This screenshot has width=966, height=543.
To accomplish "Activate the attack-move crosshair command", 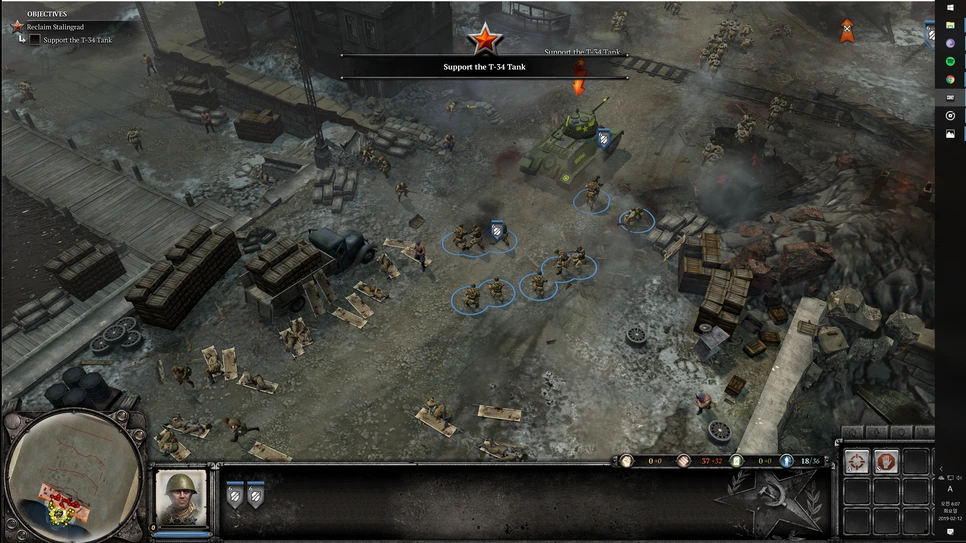I will pos(855,462).
